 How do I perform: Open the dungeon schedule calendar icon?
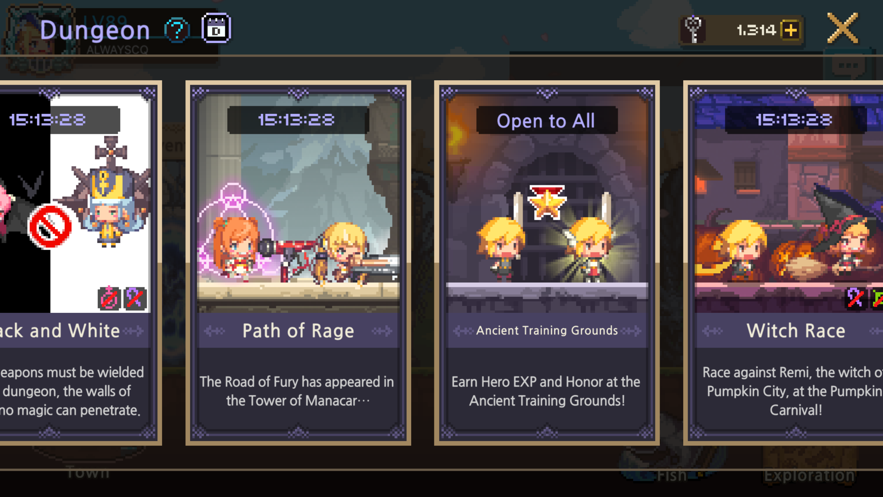pyautogui.click(x=216, y=29)
